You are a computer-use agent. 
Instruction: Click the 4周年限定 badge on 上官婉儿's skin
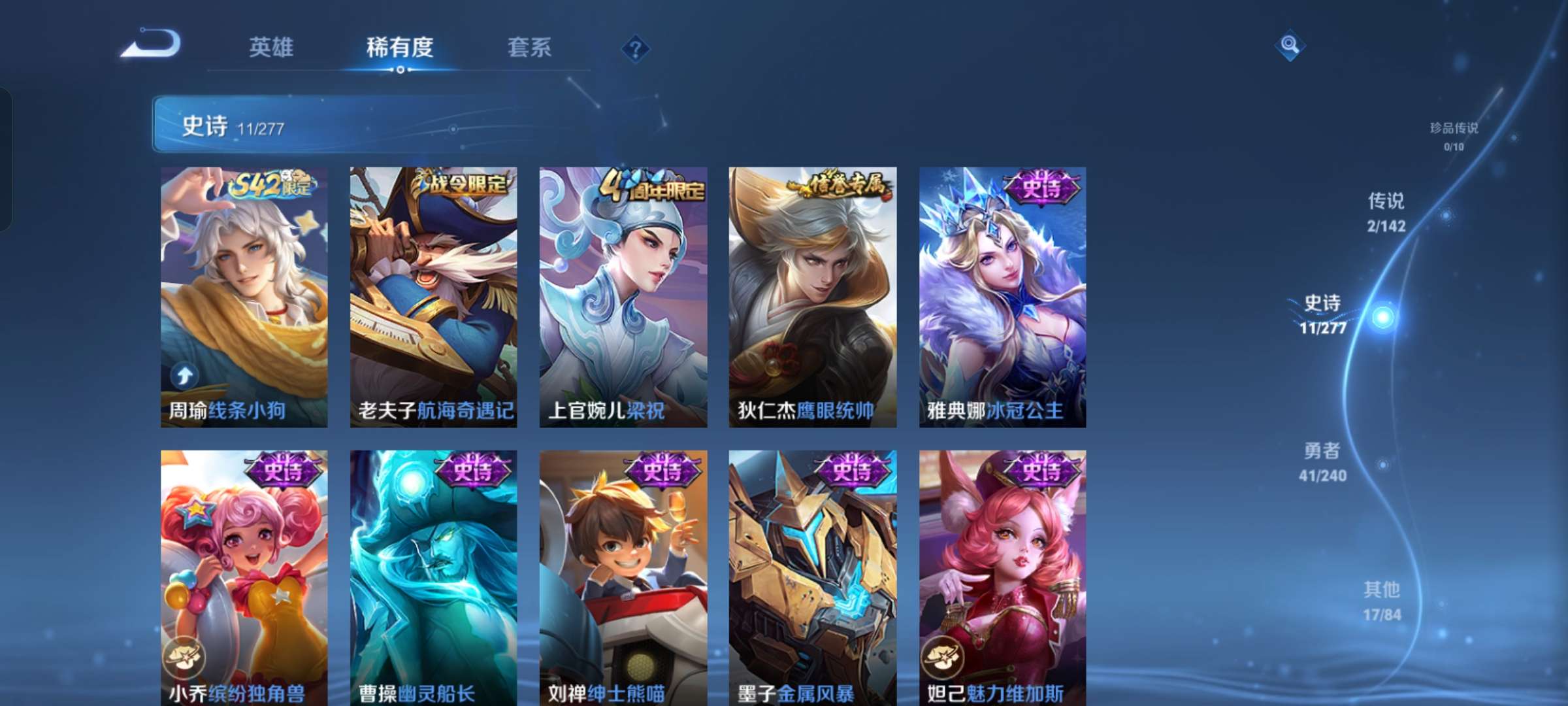(651, 188)
